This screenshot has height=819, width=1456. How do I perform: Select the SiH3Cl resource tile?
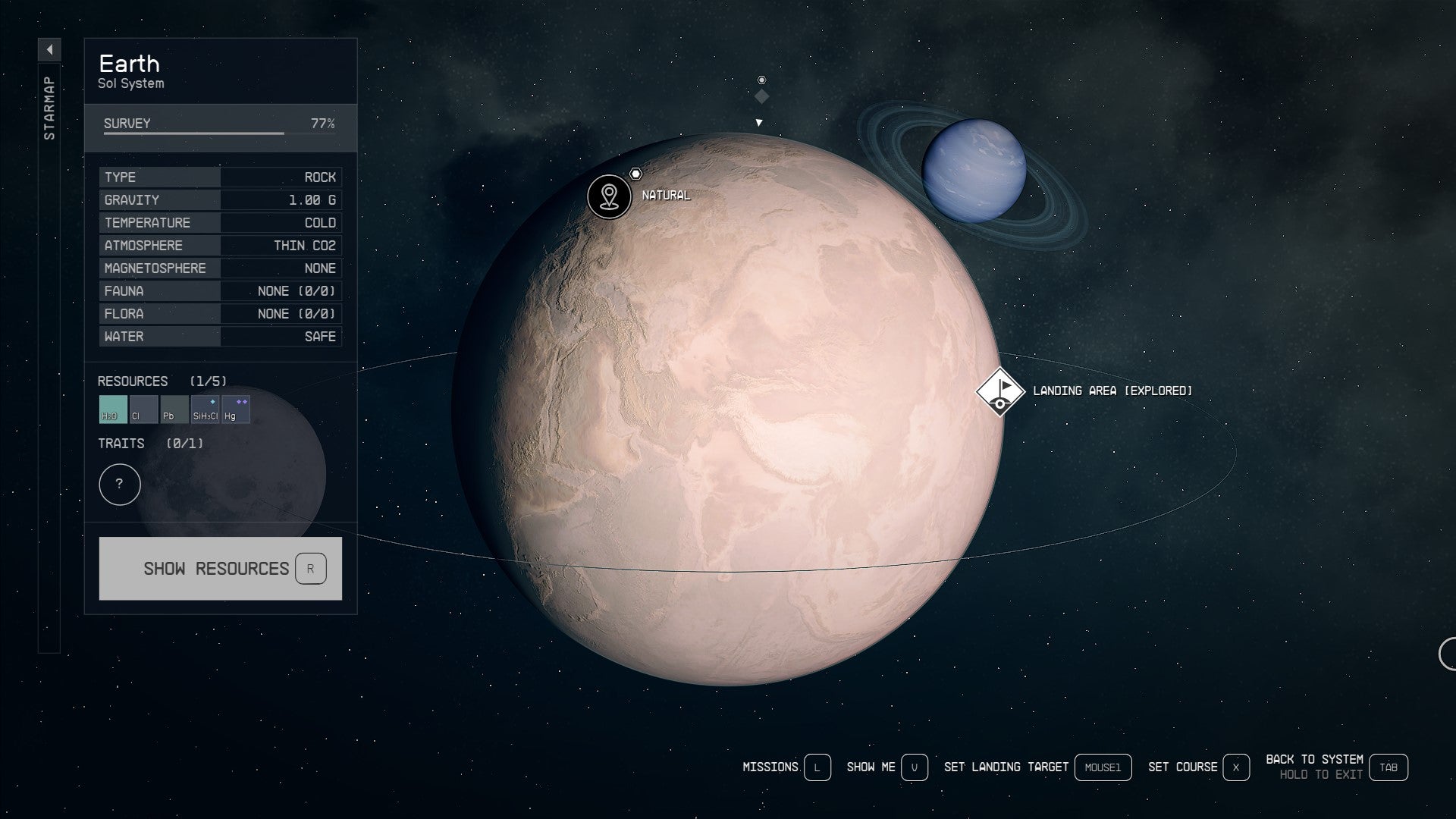[x=205, y=409]
